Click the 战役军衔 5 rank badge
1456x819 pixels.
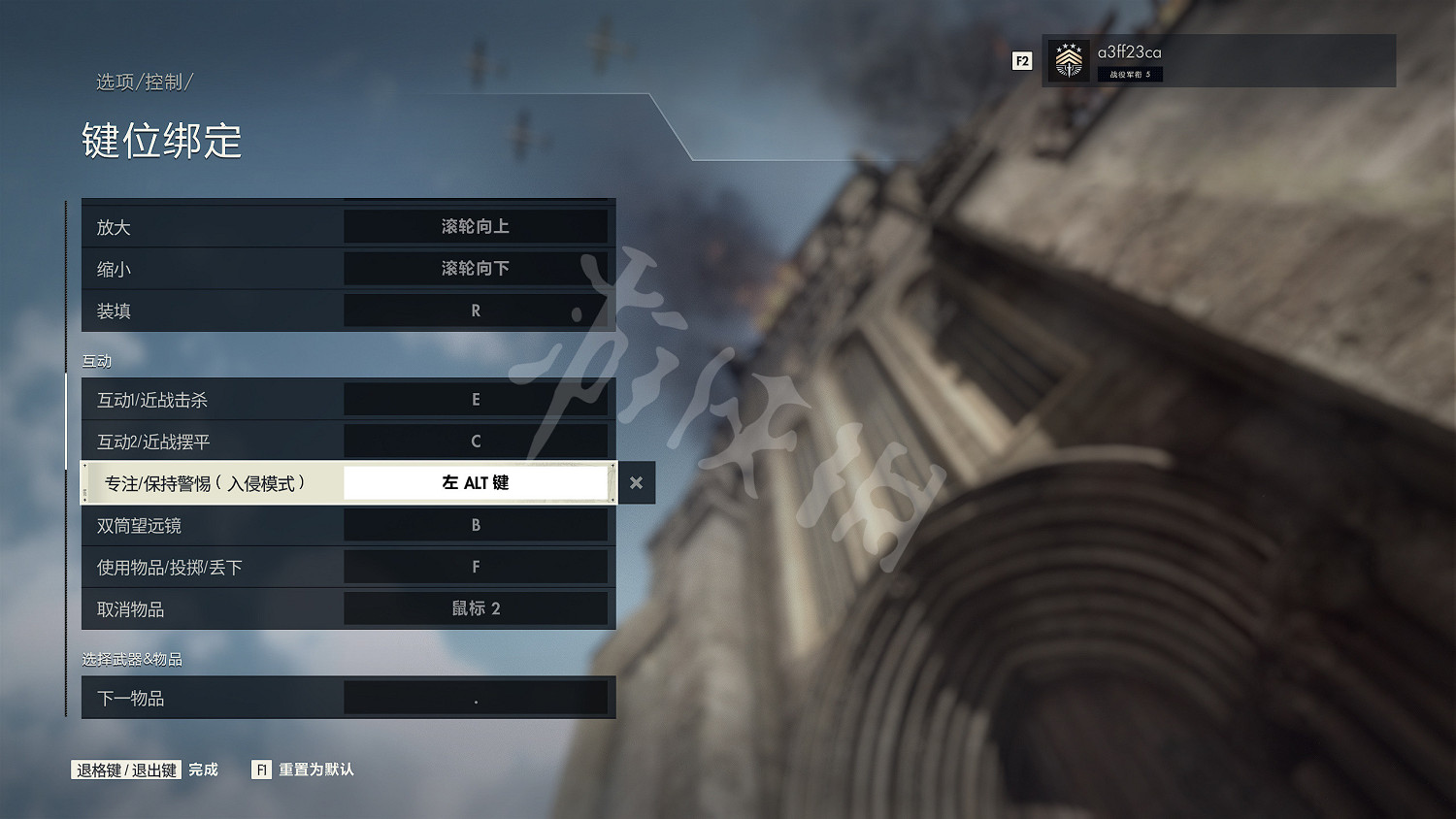tap(1129, 74)
